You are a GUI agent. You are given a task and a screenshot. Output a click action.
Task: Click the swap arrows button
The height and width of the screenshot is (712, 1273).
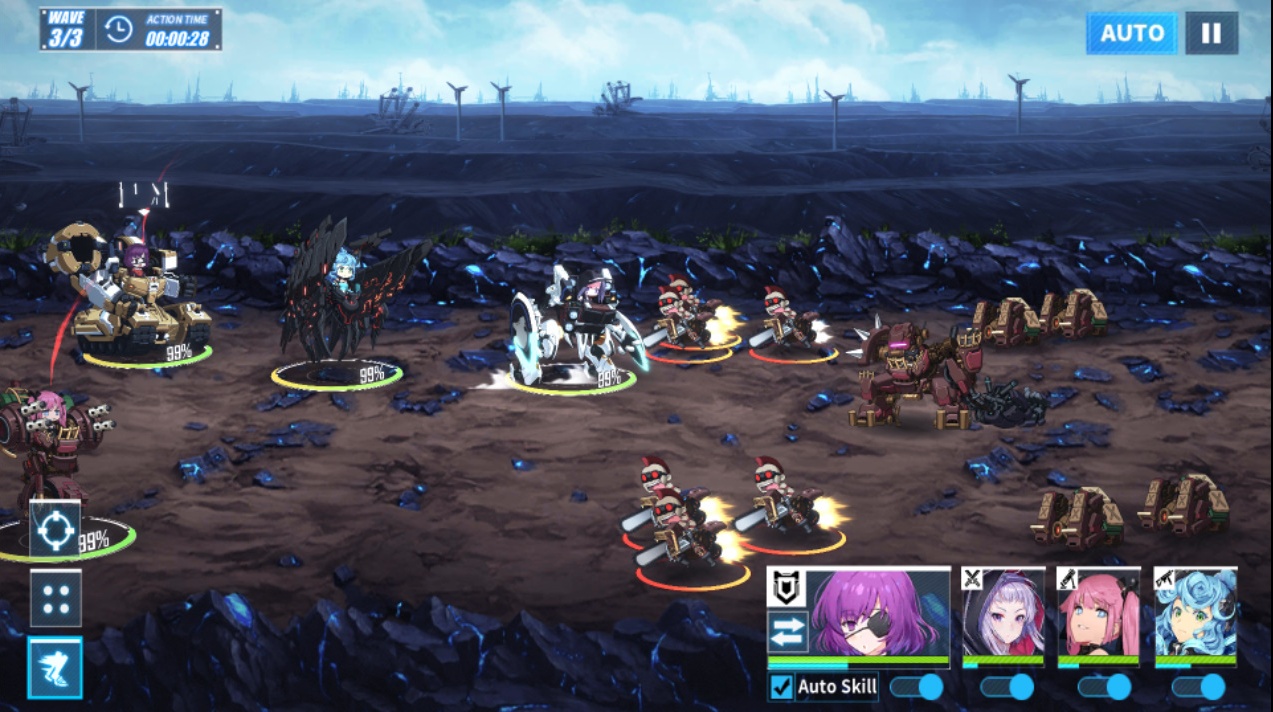pos(785,632)
